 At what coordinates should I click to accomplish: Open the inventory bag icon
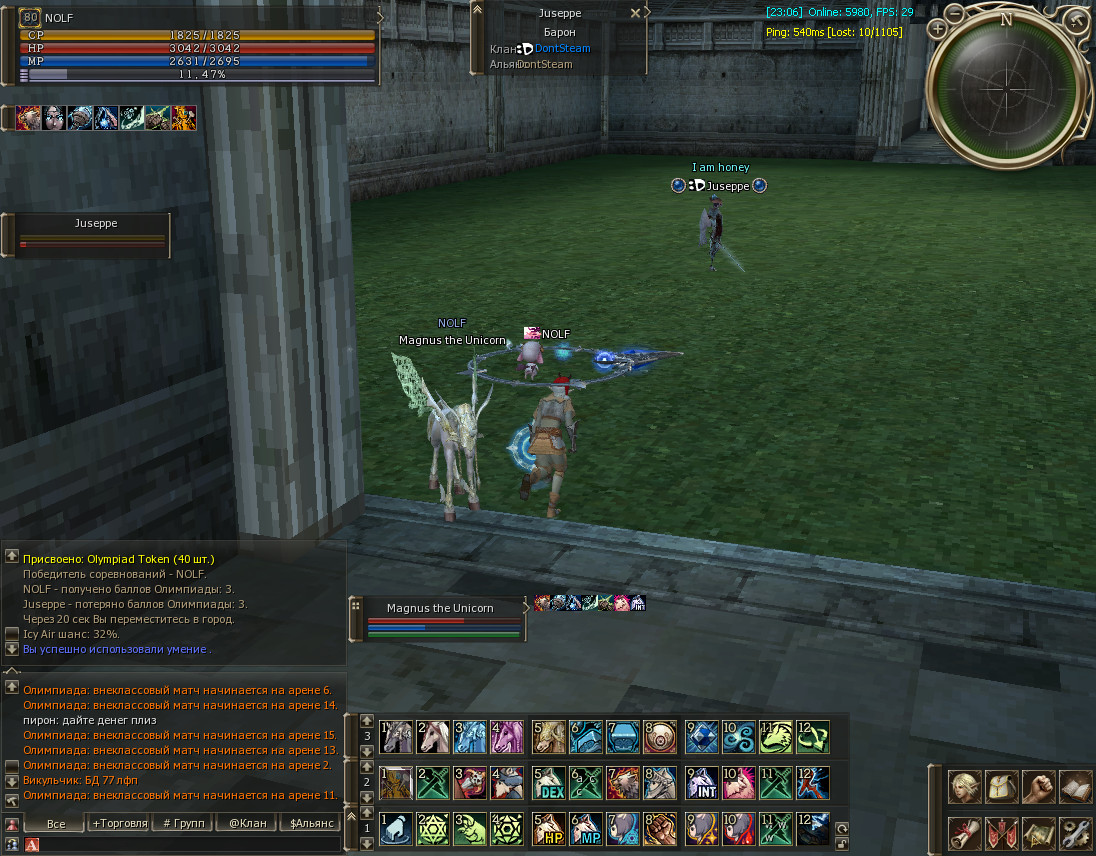(1002, 787)
